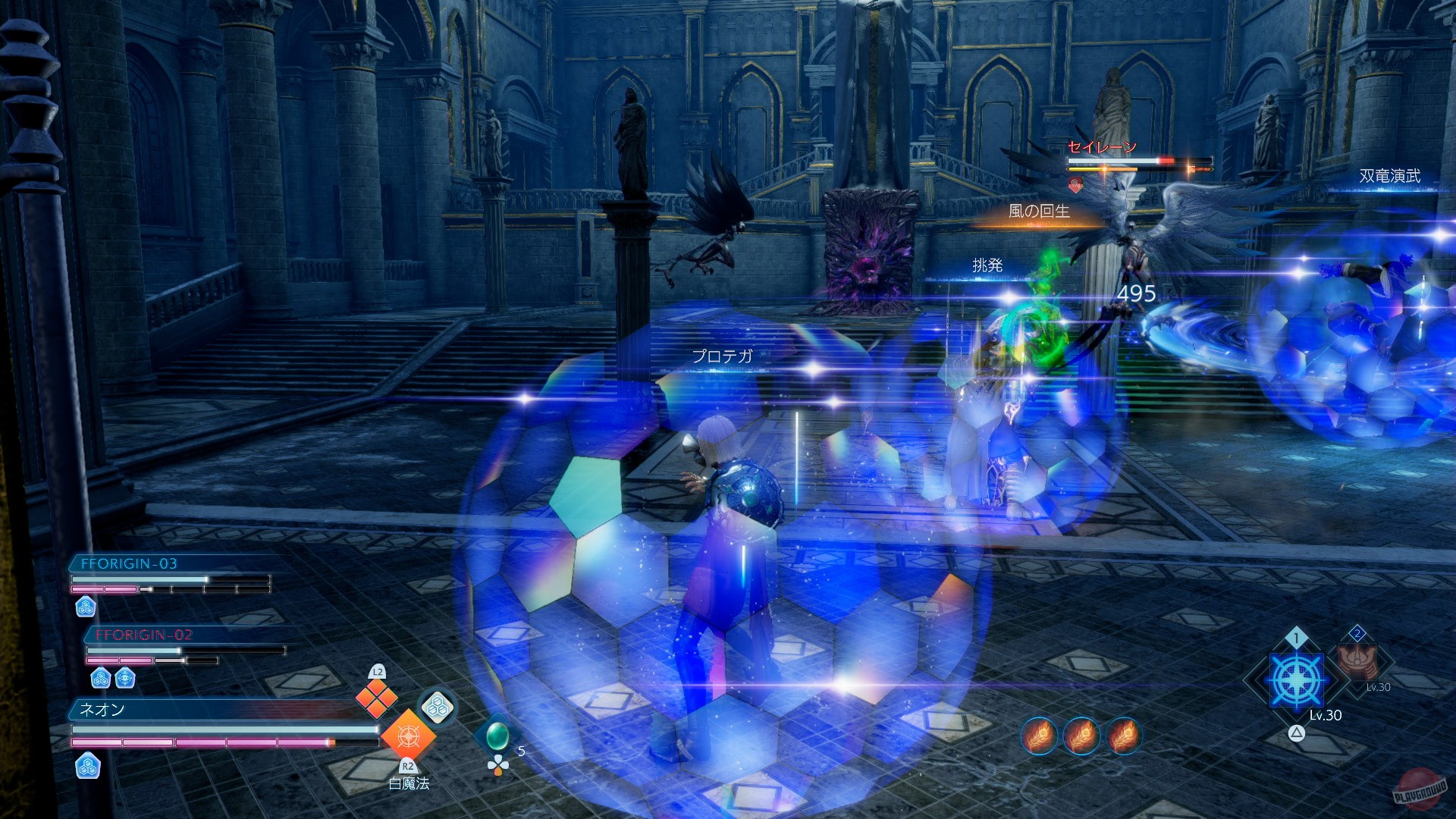Click the red status marker under Siren's HP bar

point(1076,183)
